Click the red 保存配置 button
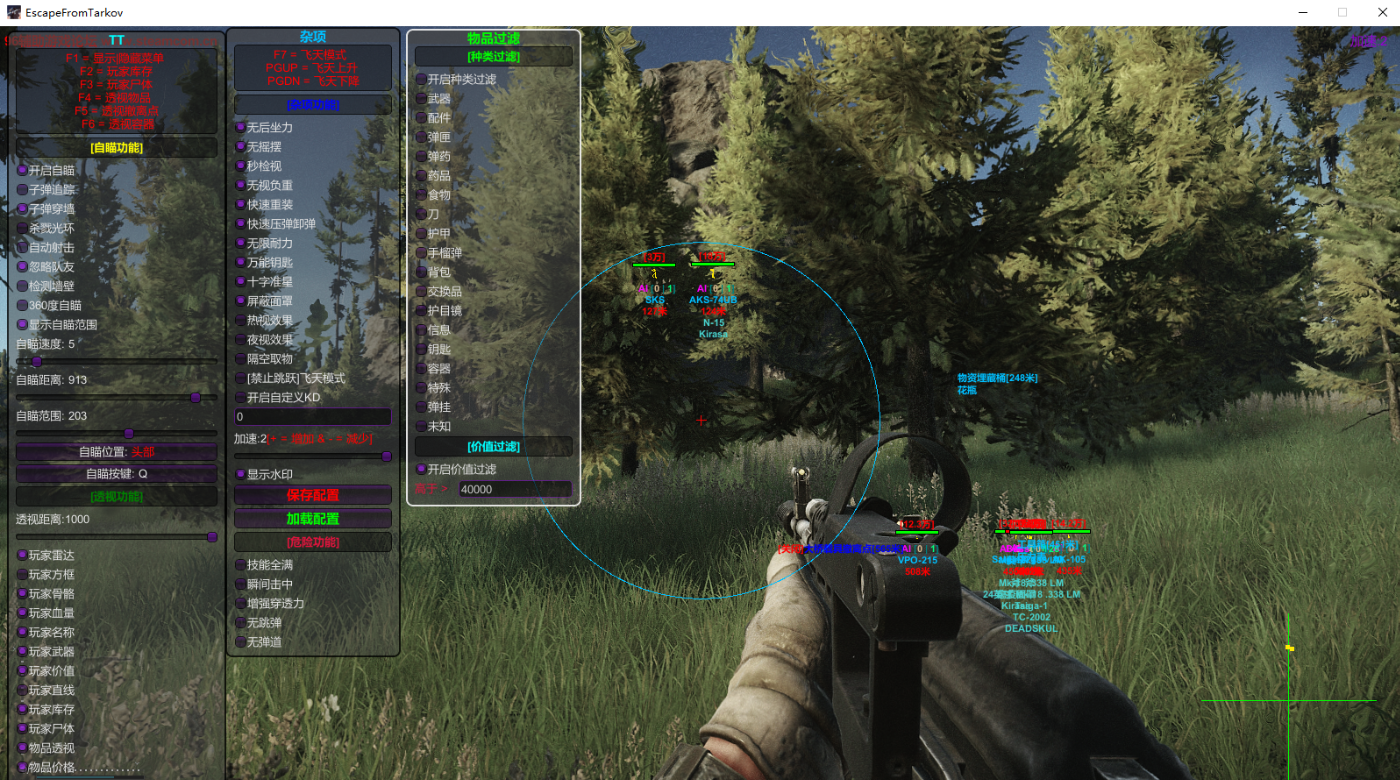The width and height of the screenshot is (1400, 780). (x=312, y=495)
